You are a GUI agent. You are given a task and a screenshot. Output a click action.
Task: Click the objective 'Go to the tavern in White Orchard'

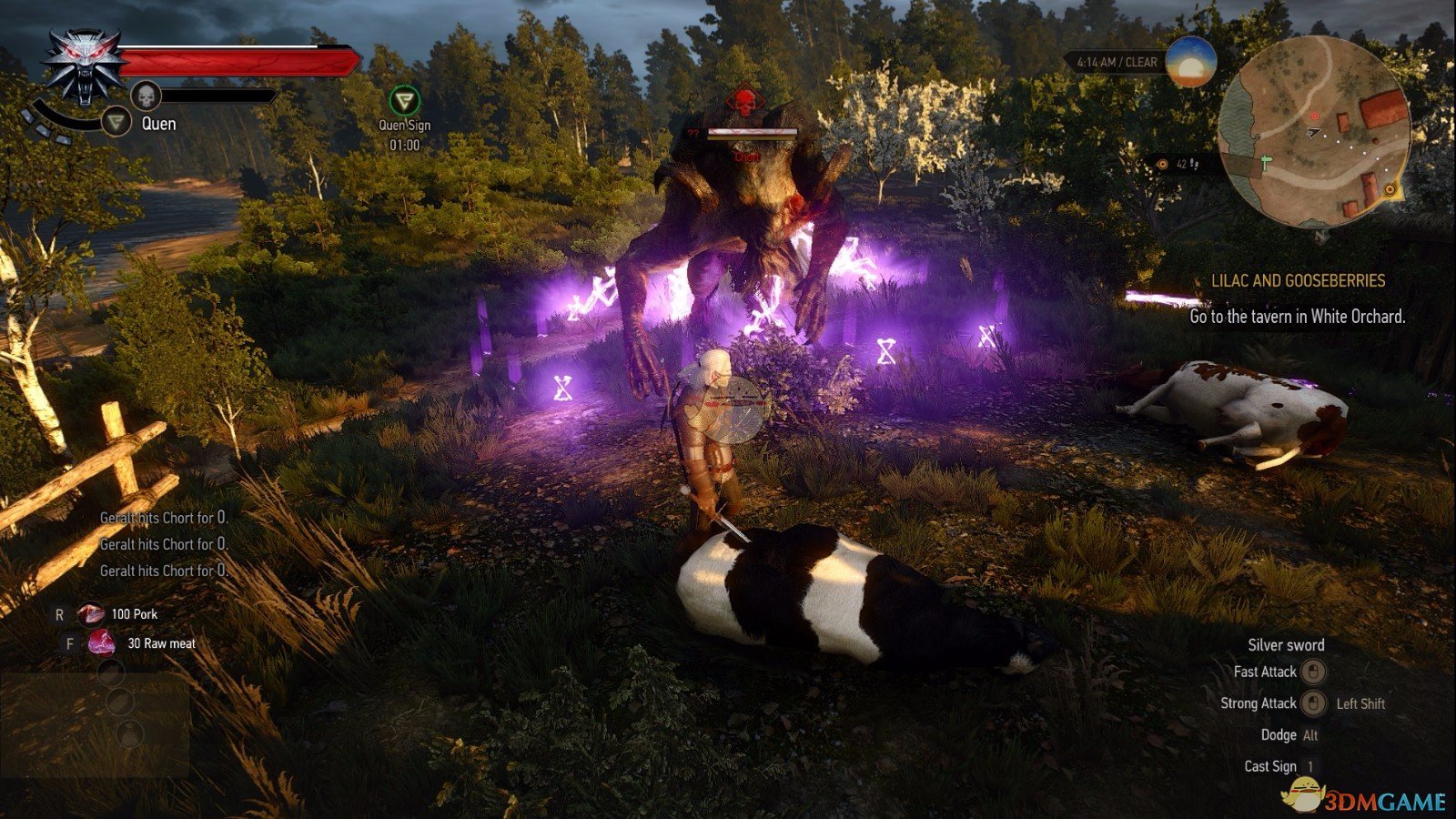(x=1296, y=318)
